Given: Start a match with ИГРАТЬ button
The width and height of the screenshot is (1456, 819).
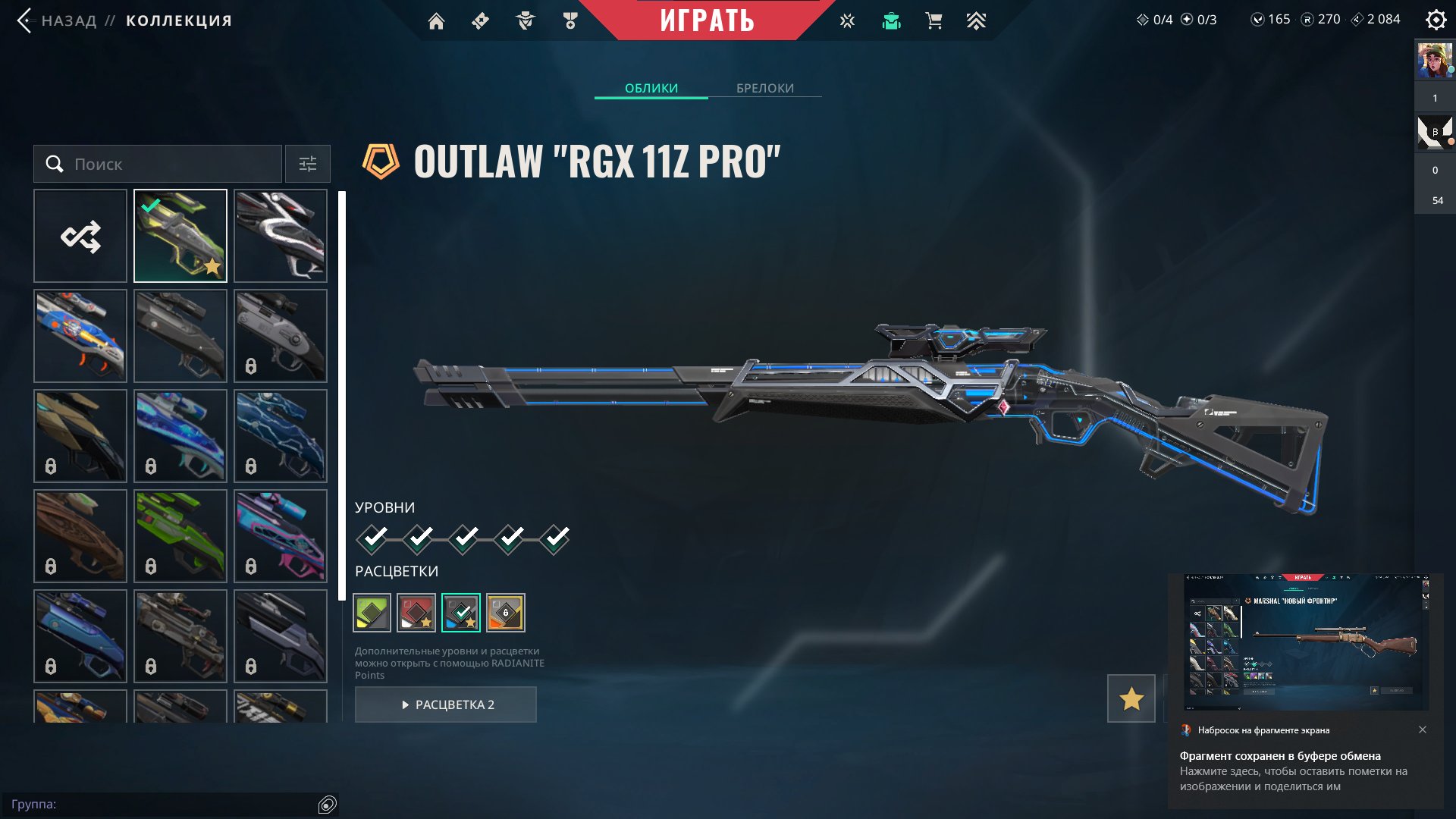Looking at the screenshot, I should [707, 20].
